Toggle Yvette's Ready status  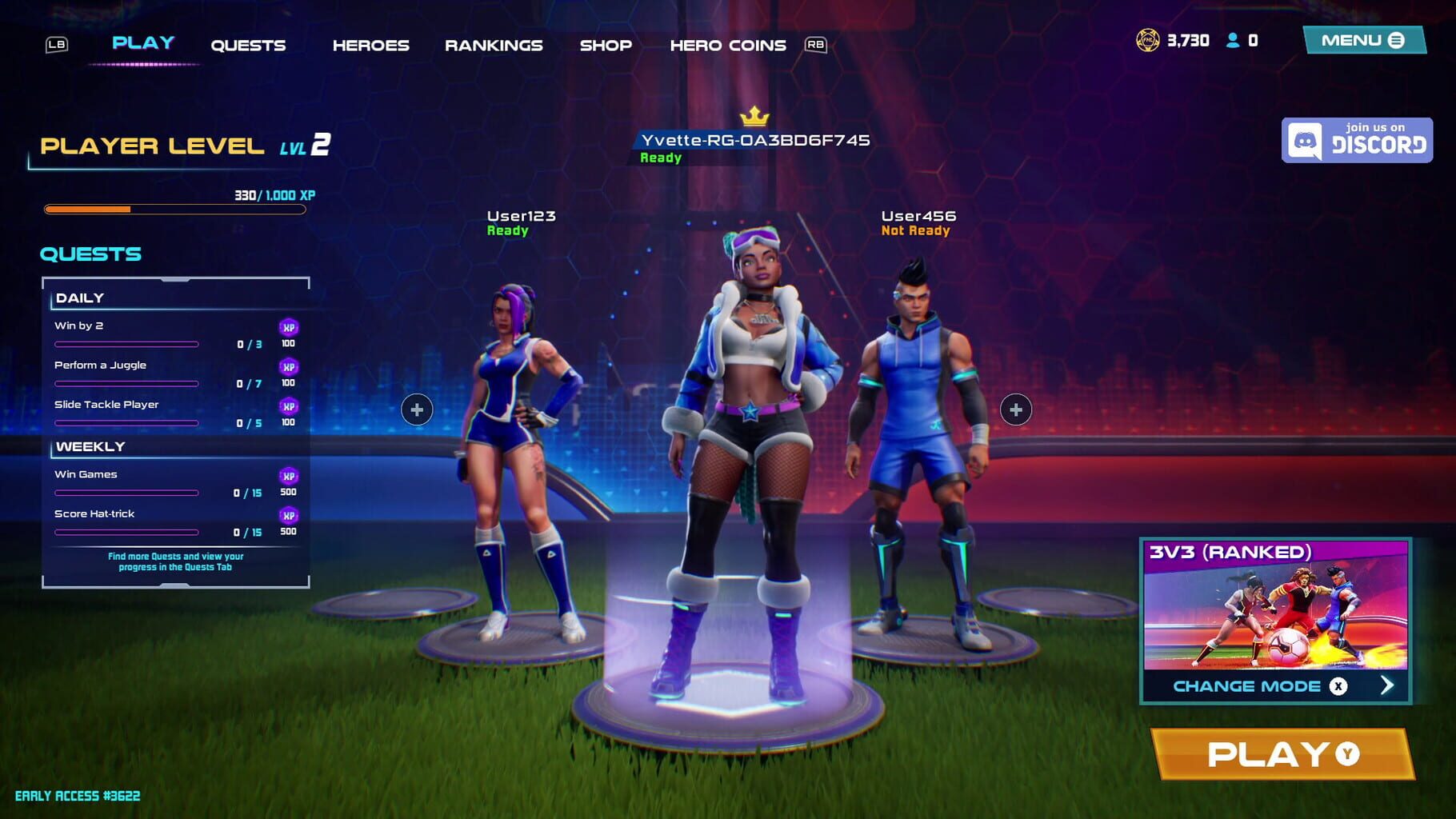pyautogui.click(x=661, y=158)
